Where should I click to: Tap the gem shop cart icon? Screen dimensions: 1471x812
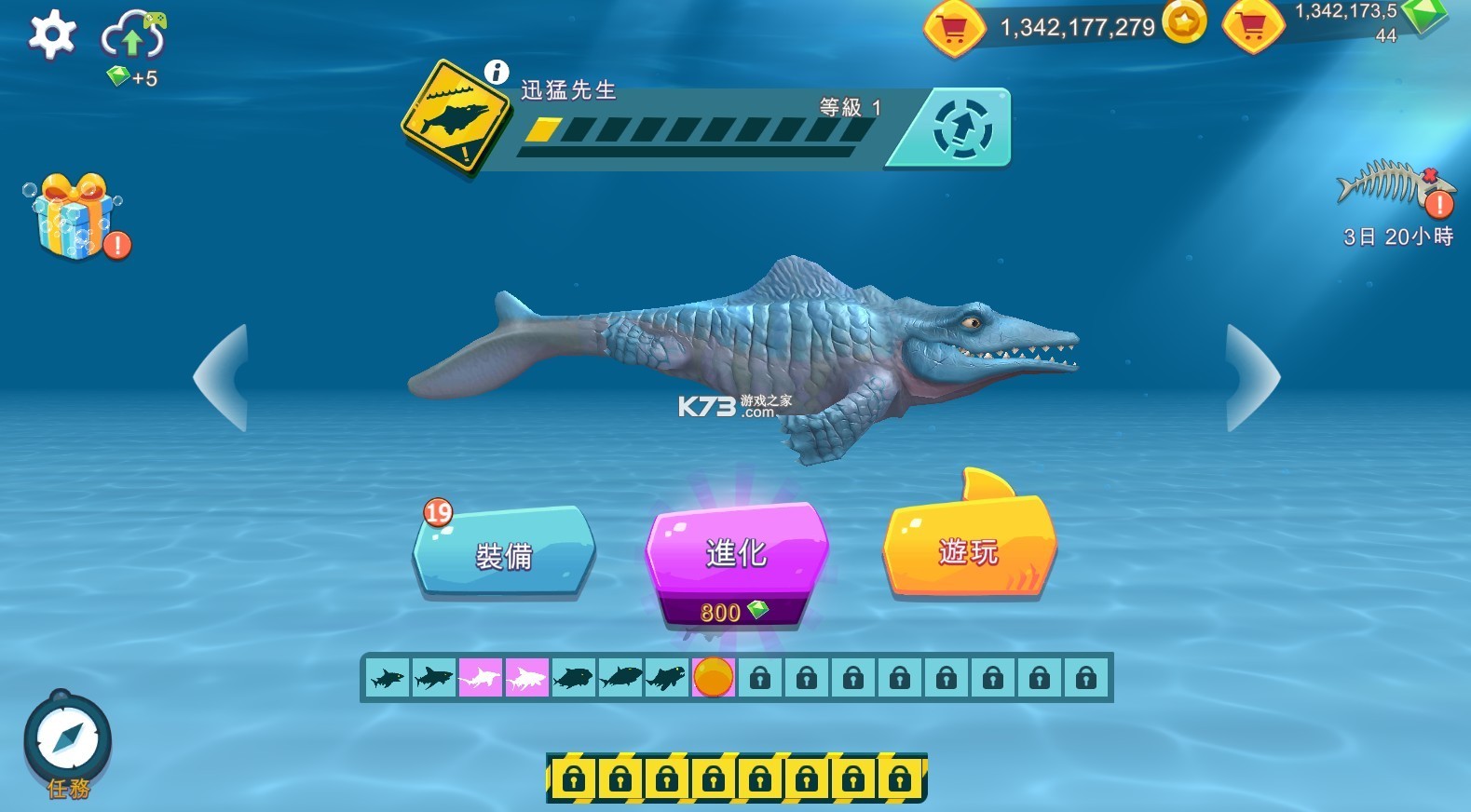(x=1253, y=26)
